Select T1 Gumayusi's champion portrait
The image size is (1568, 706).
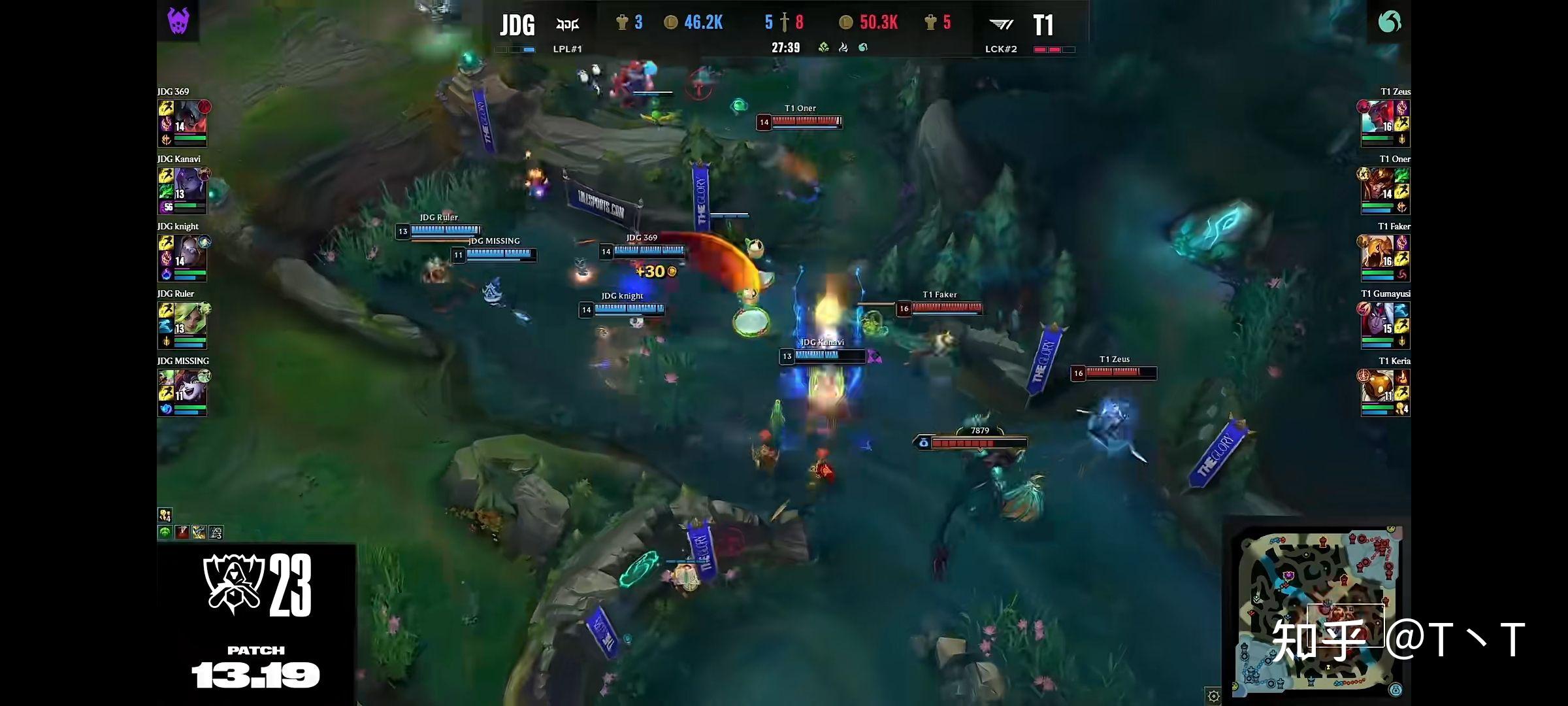[x=1377, y=320]
